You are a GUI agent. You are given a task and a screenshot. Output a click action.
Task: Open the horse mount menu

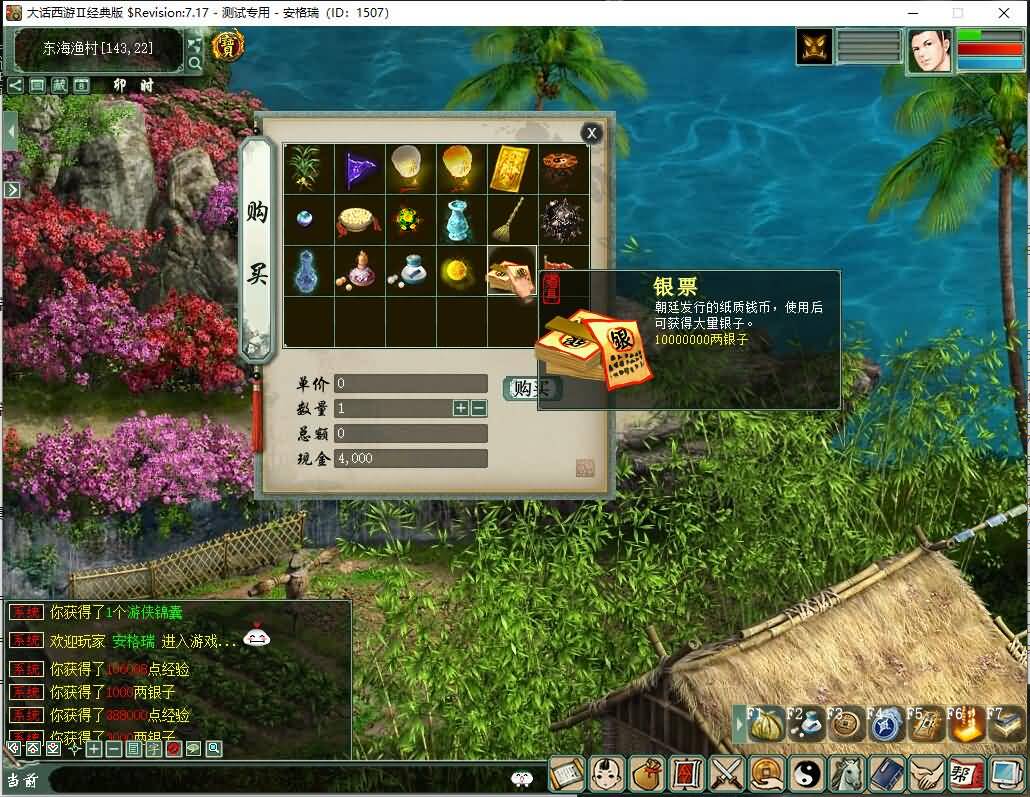click(846, 774)
